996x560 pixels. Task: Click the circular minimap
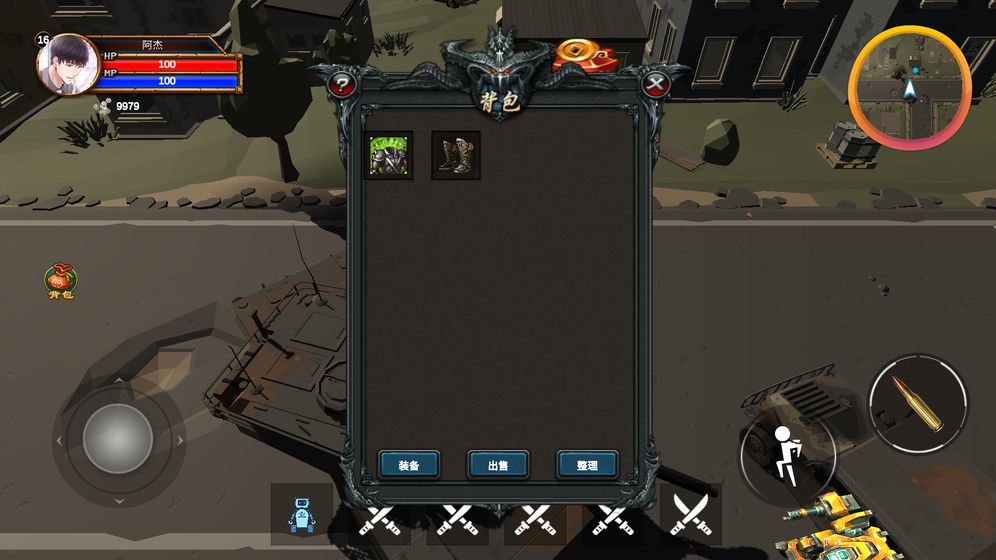coord(909,88)
